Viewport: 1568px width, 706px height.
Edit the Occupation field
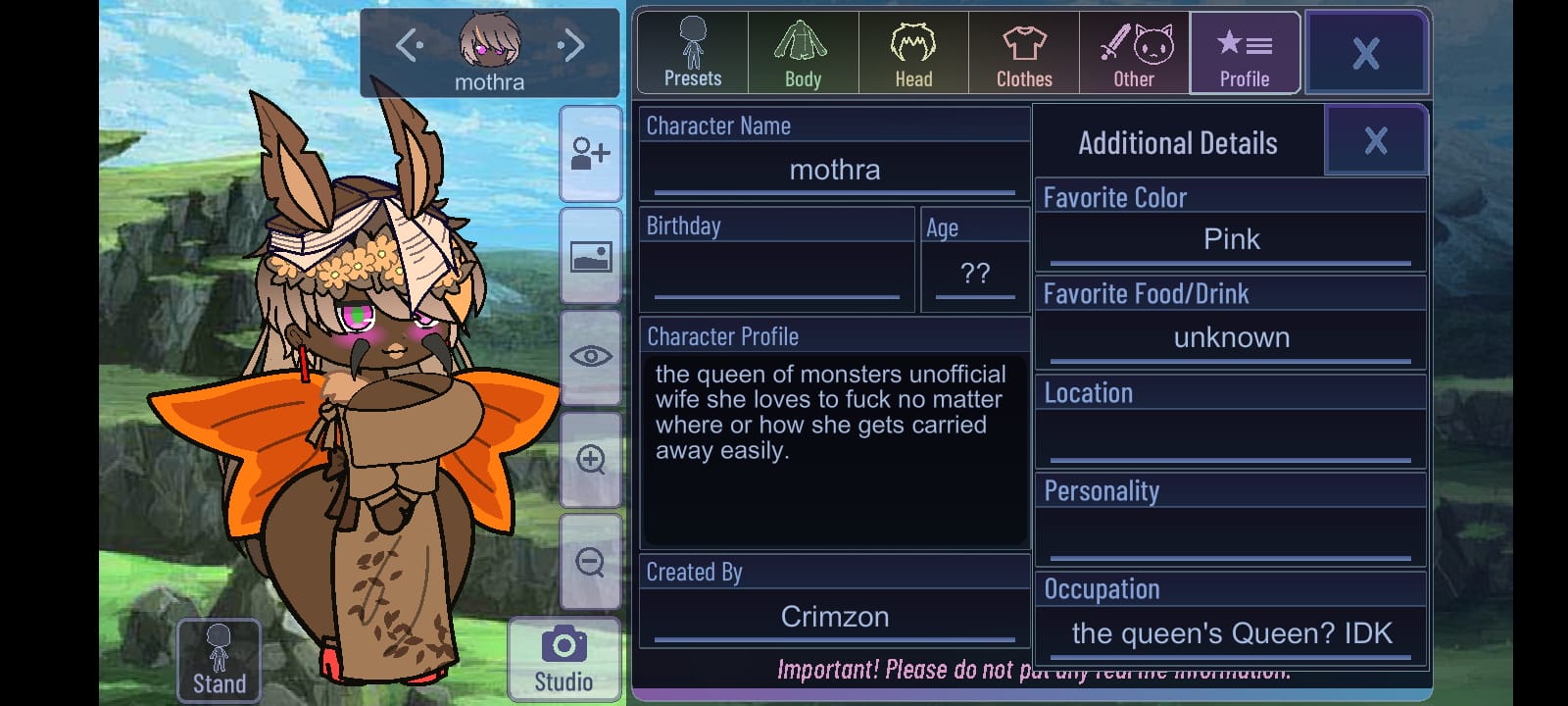1231,633
